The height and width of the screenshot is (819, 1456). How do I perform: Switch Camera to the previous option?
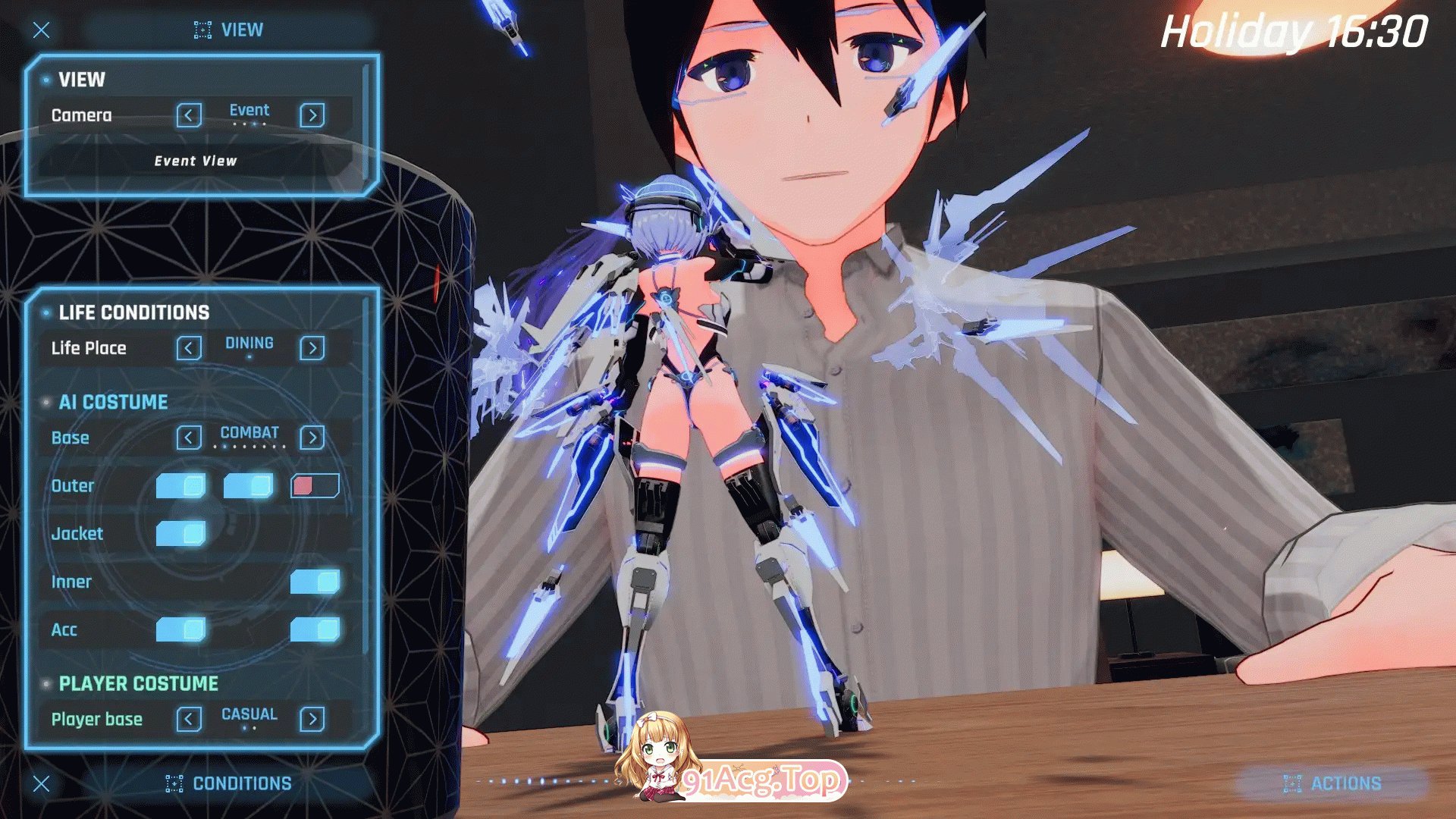[x=189, y=115]
